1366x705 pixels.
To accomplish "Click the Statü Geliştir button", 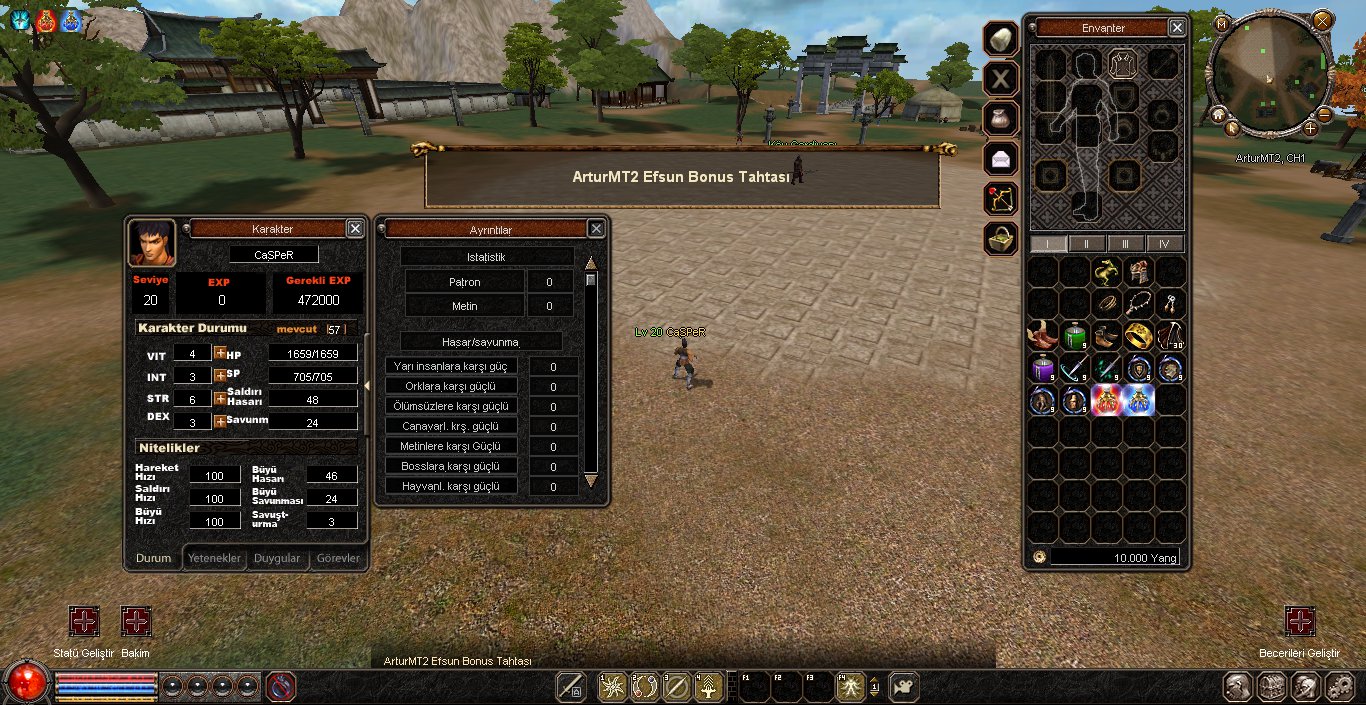I will coord(84,622).
